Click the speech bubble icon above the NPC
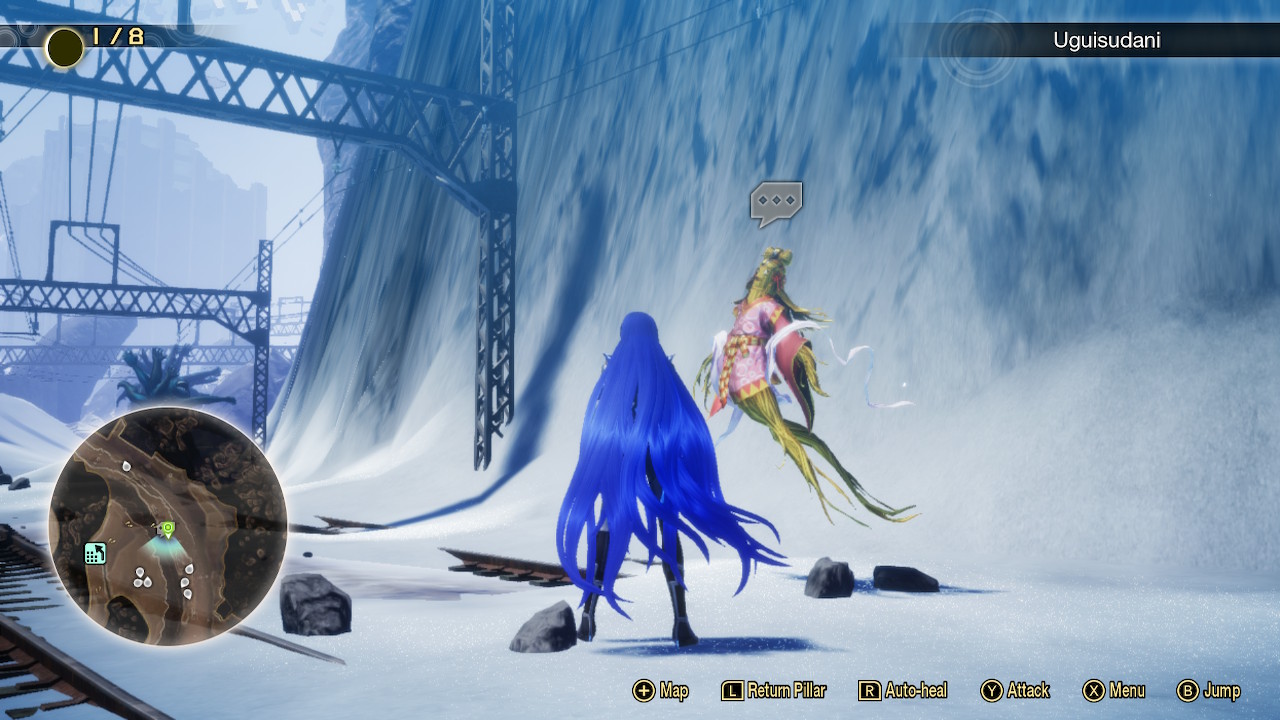This screenshot has width=1280, height=720. click(x=776, y=202)
